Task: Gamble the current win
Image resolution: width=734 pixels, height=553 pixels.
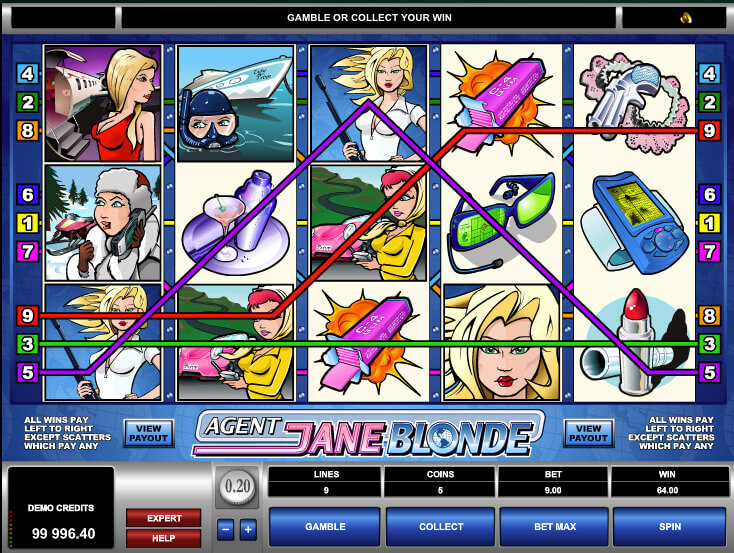Action: point(325,526)
